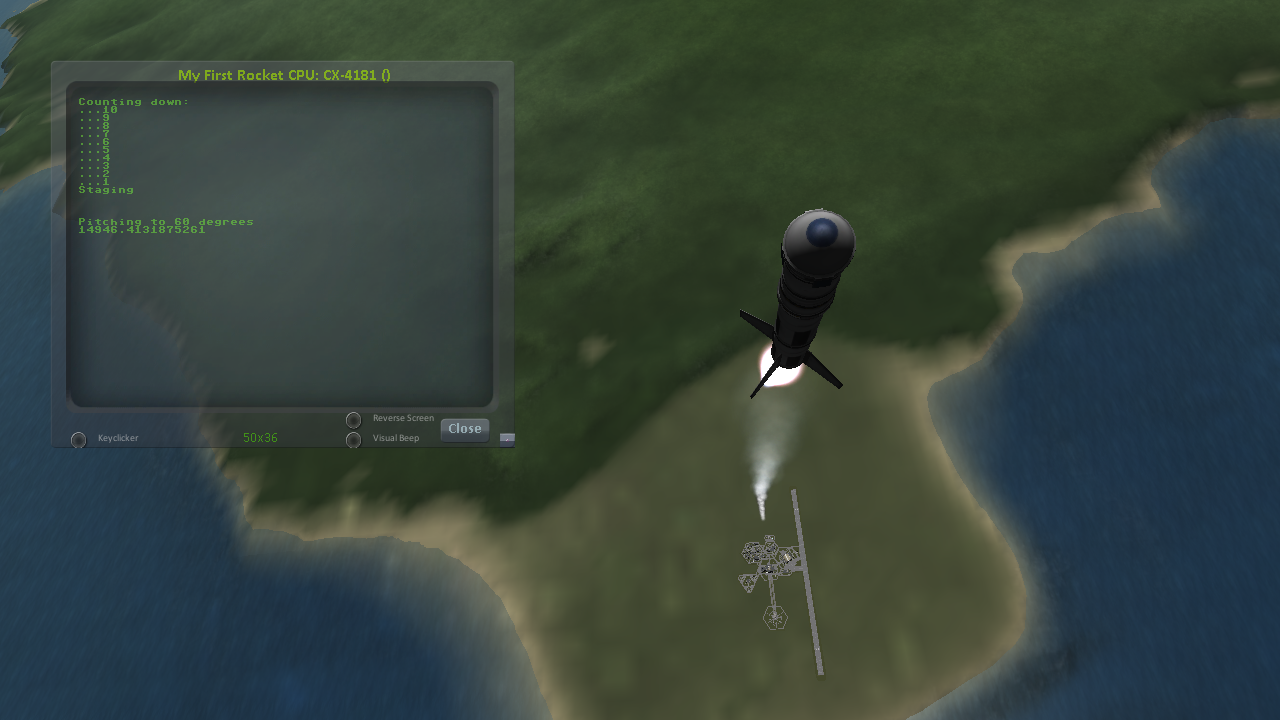Click the Visual Beep indicator lamp
Image resolution: width=1280 pixels, height=720 pixels.
click(354, 439)
